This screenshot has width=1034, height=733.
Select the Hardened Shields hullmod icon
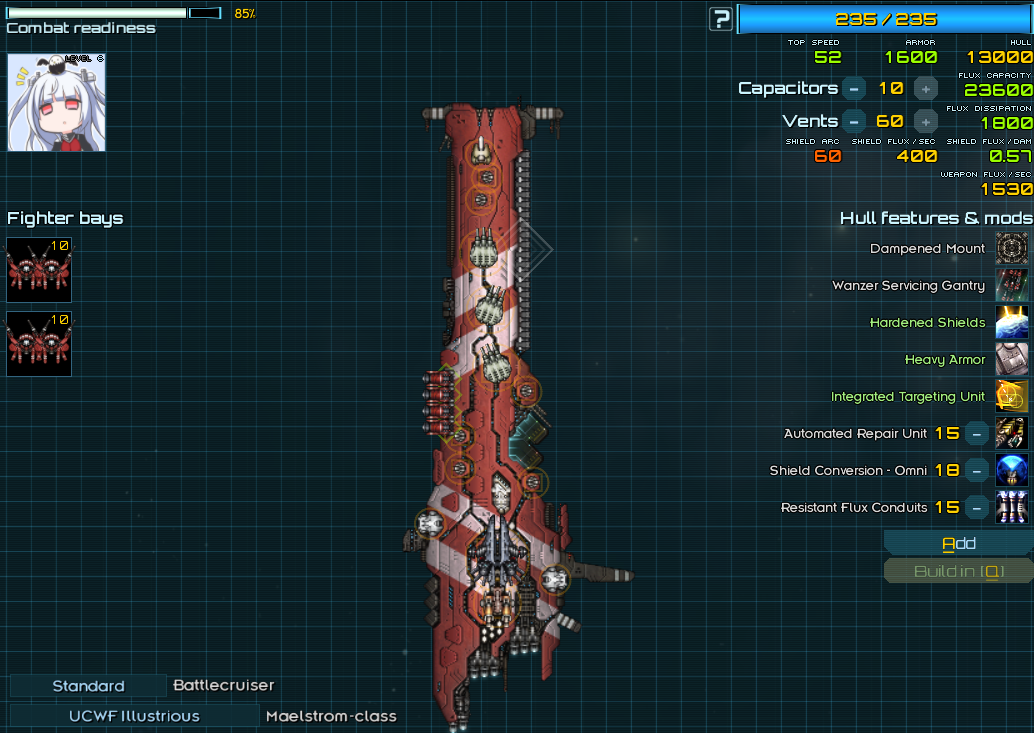point(1012,323)
